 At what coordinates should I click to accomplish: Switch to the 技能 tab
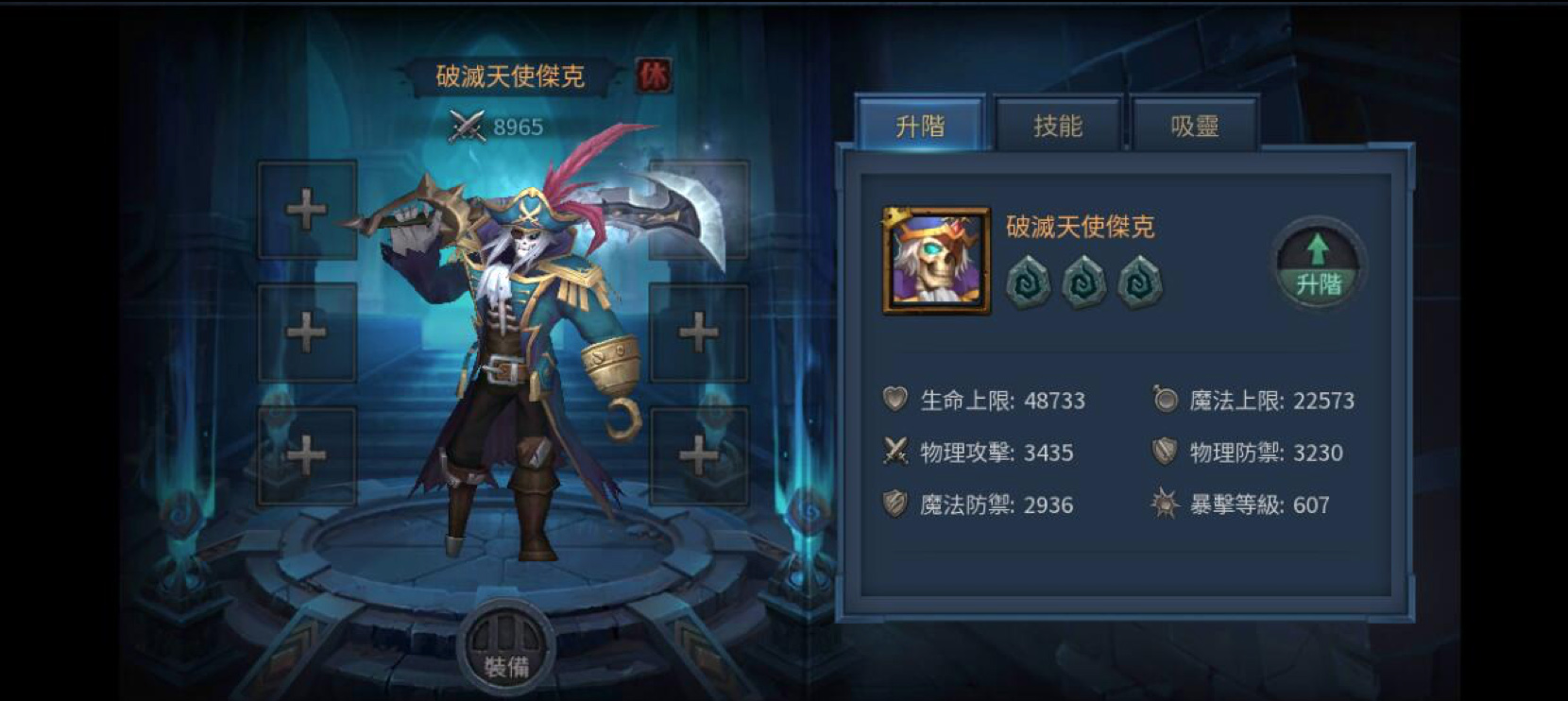pos(1058,126)
